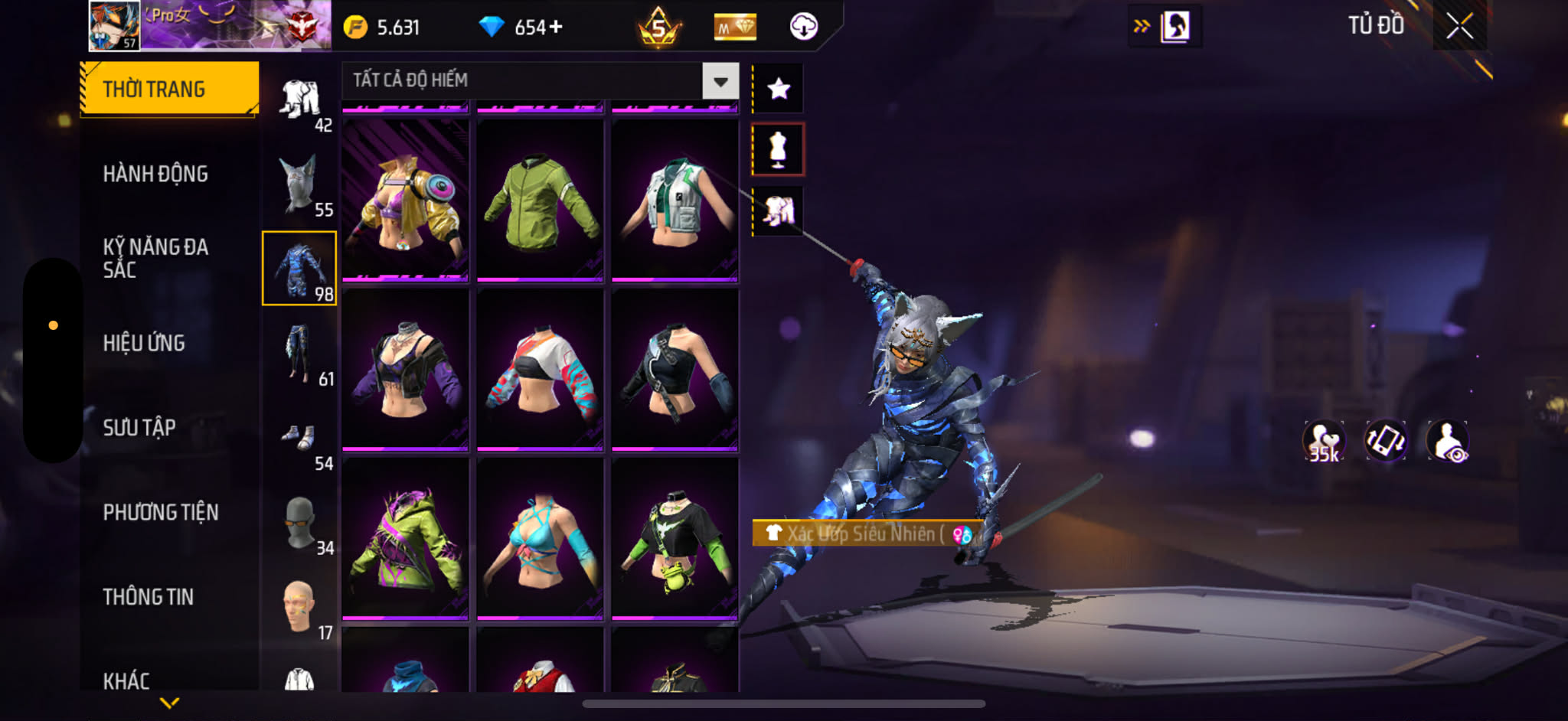Select the pants subcategory with 61 items
The width and height of the screenshot is (1568, 721).
click(x=299, y=353)
